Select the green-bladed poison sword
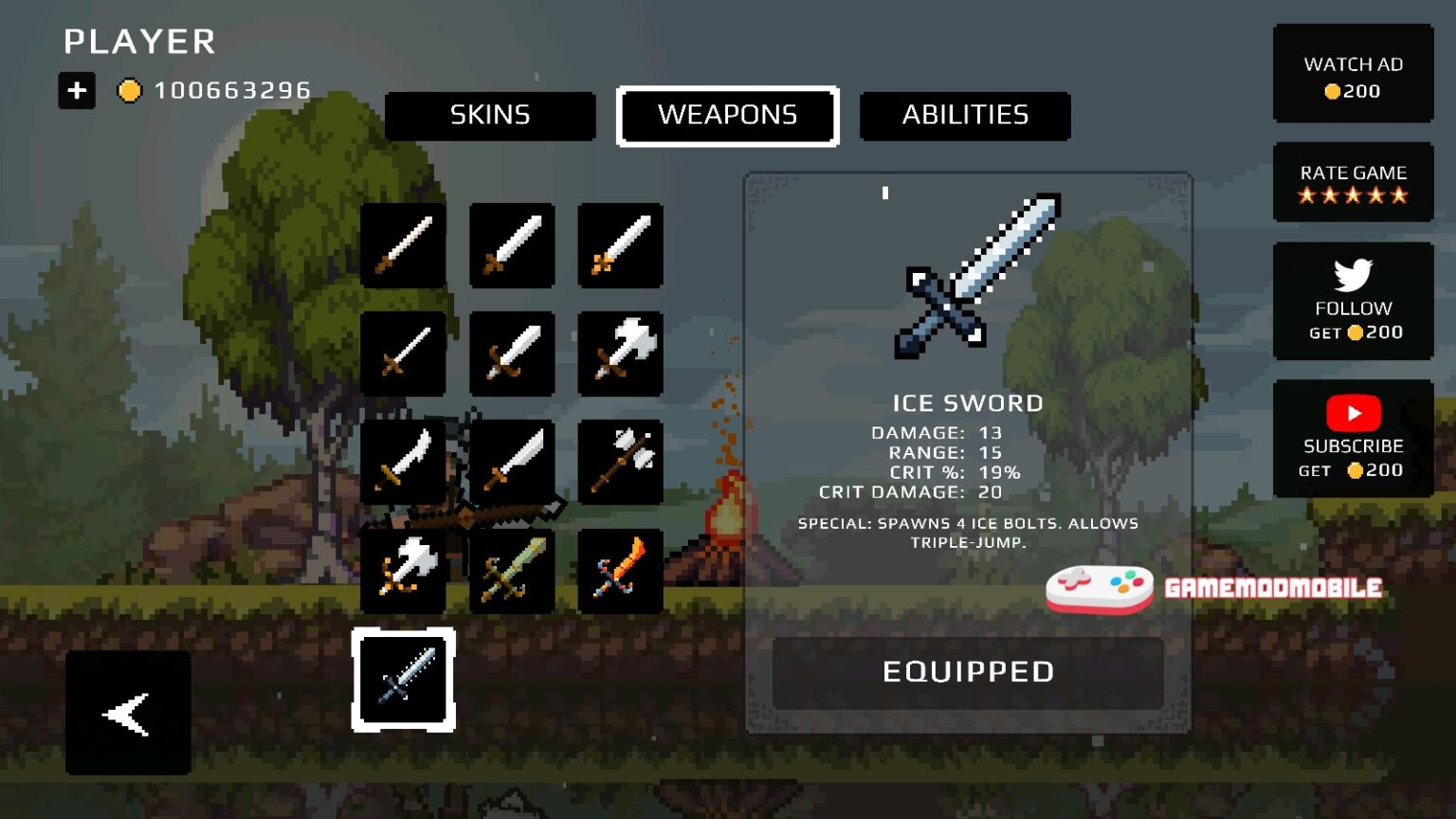The width and height of the screenshot is (1456, 819). click(x=512, y=571)
